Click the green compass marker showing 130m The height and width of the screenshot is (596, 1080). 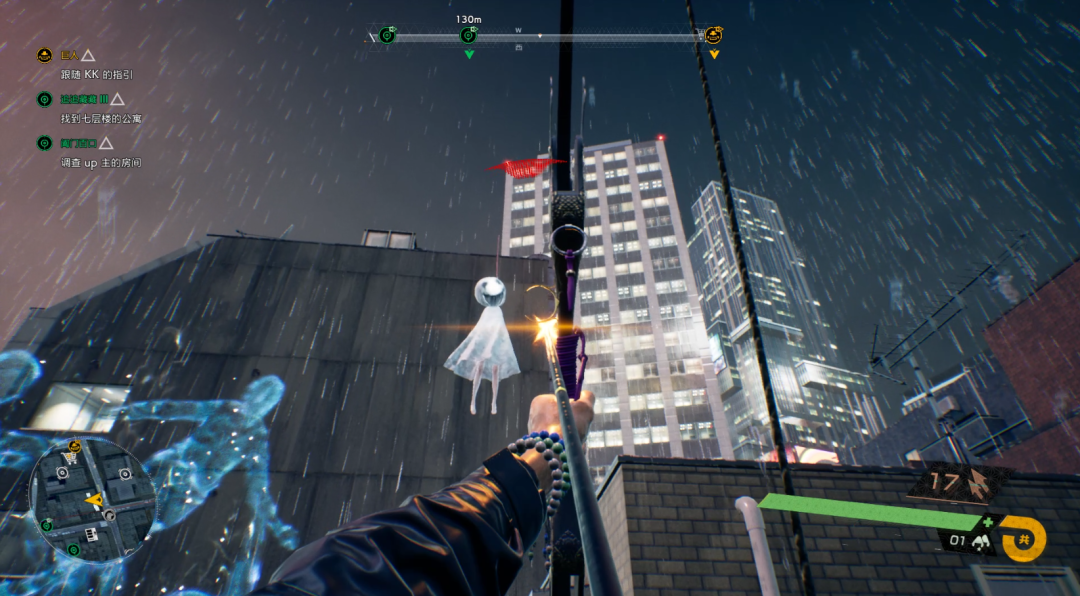tap(468, 36)
